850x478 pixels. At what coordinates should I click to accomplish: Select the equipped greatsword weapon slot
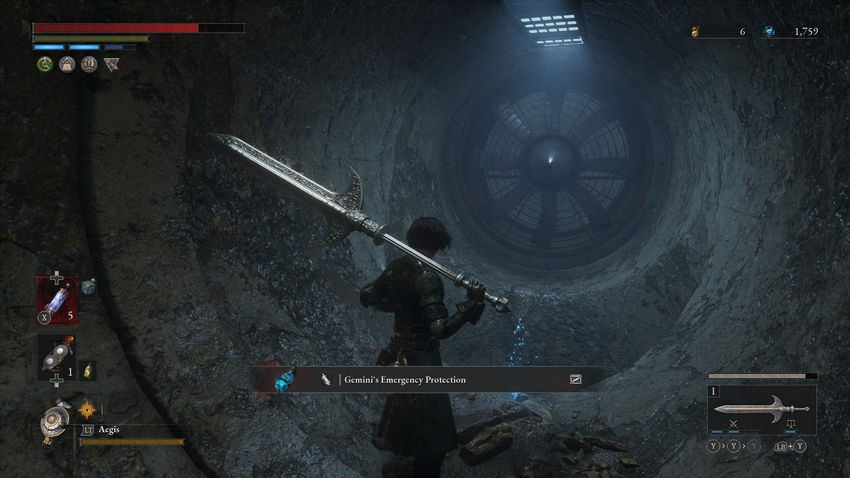pos(761,408)
